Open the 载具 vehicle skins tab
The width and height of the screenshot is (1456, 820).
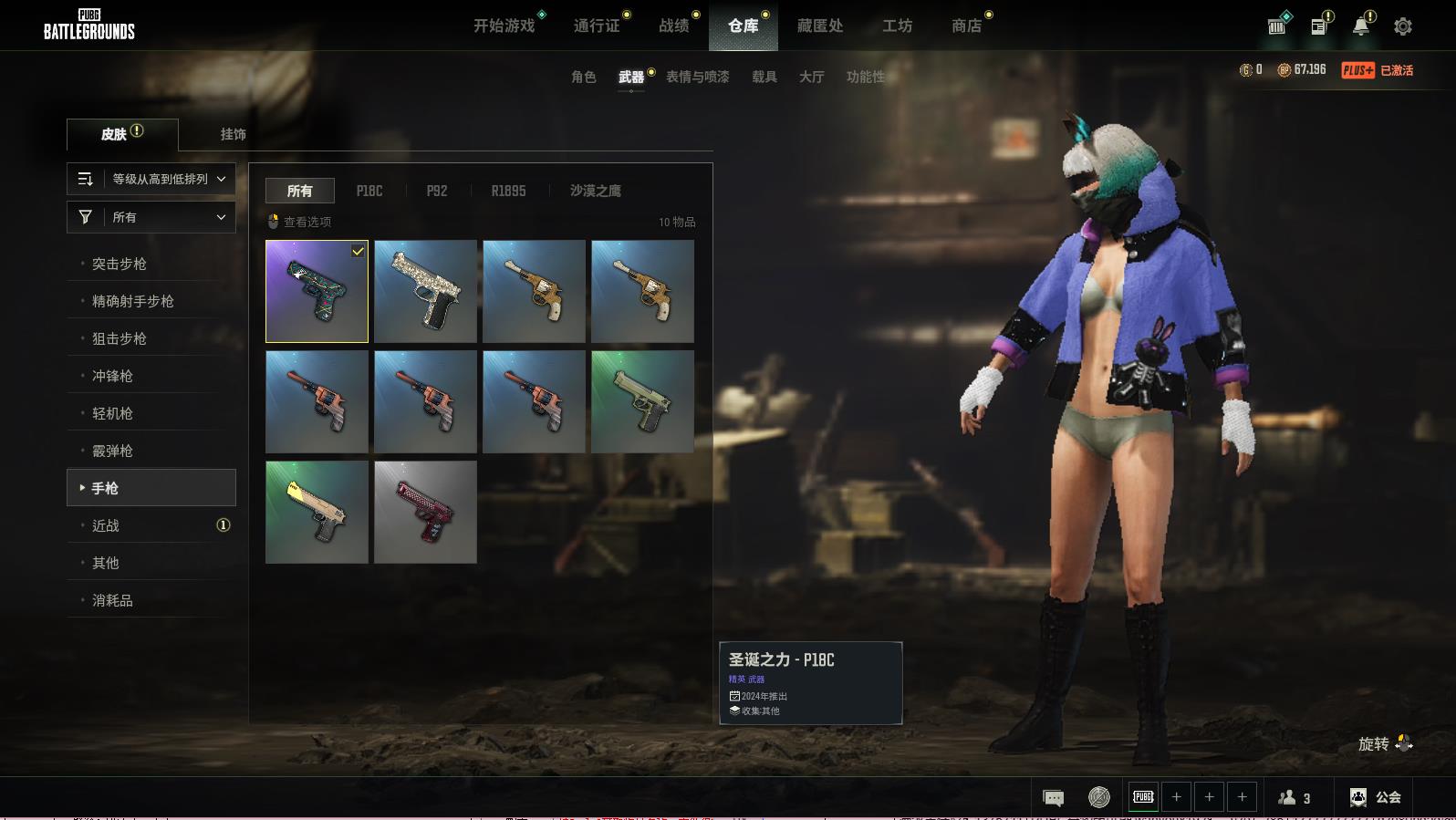[764, 77]
